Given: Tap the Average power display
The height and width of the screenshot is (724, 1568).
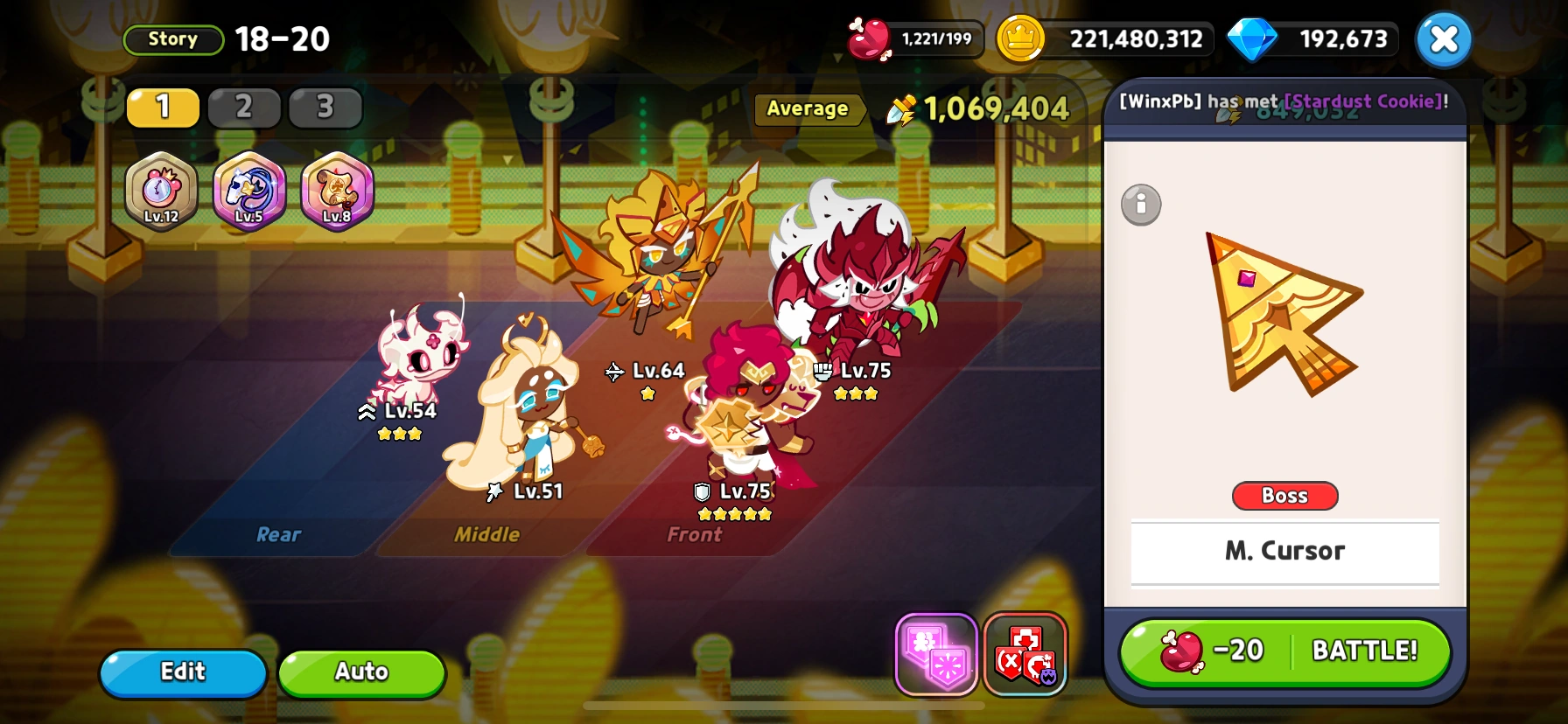Looking at the screenshot, I should [808, 108].
